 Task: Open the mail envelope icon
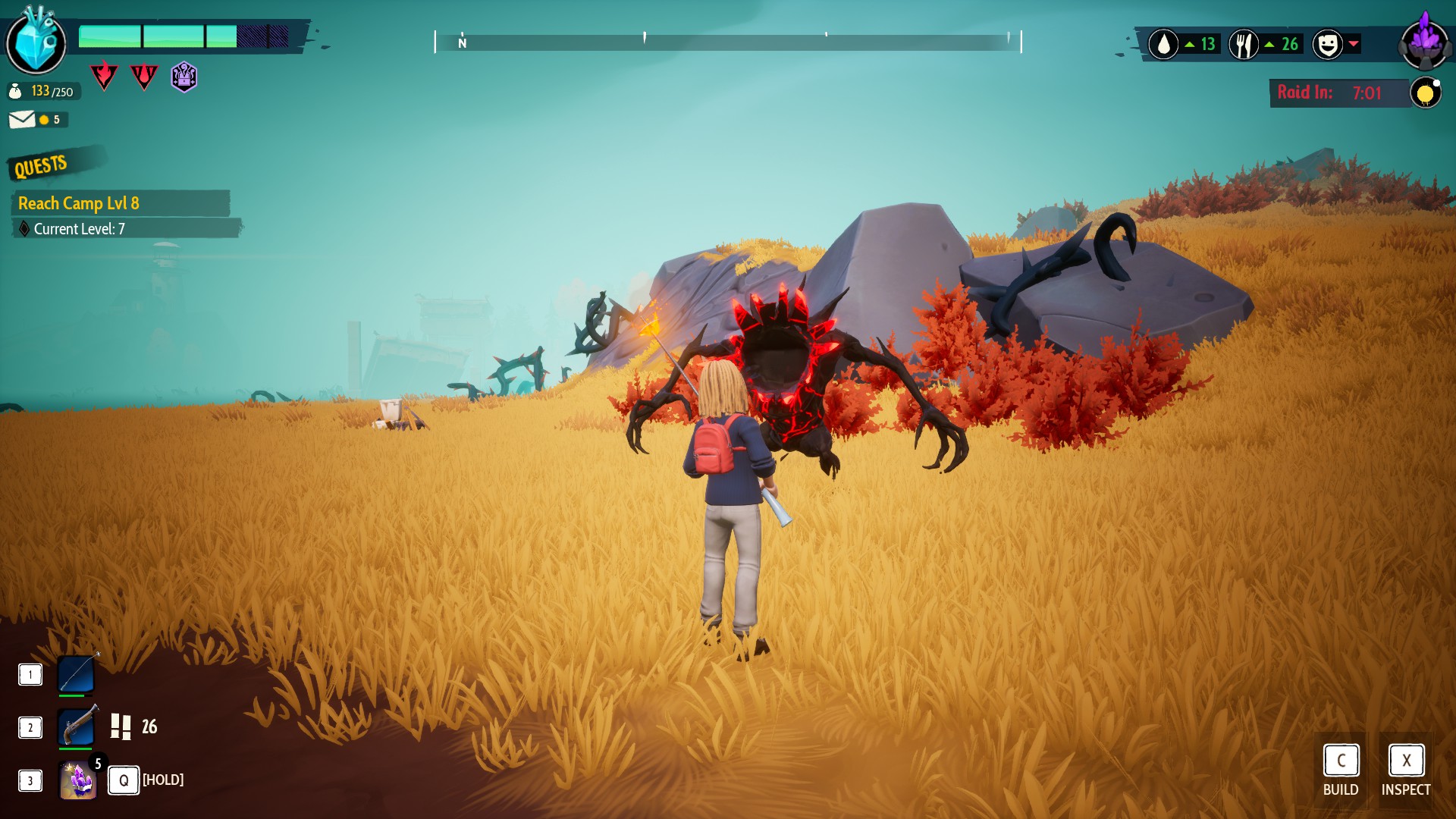point(22,120)
